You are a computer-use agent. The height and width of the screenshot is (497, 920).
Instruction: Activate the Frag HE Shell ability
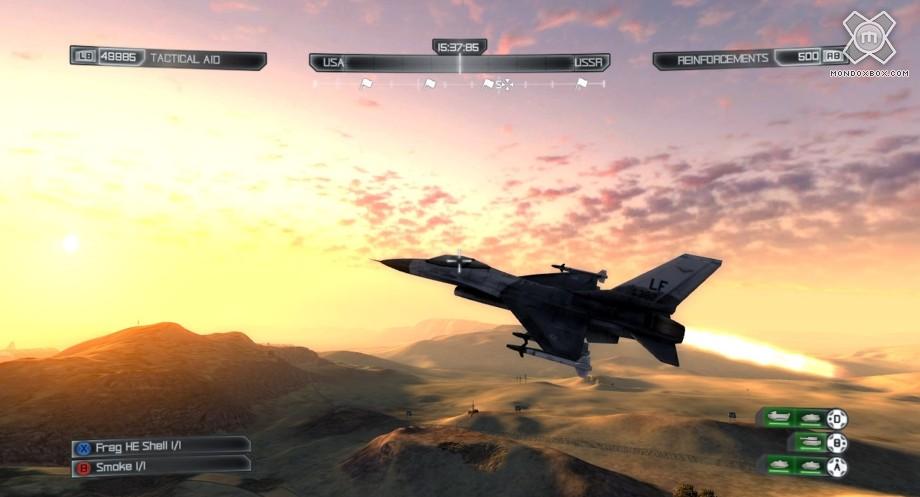(160, 445)
